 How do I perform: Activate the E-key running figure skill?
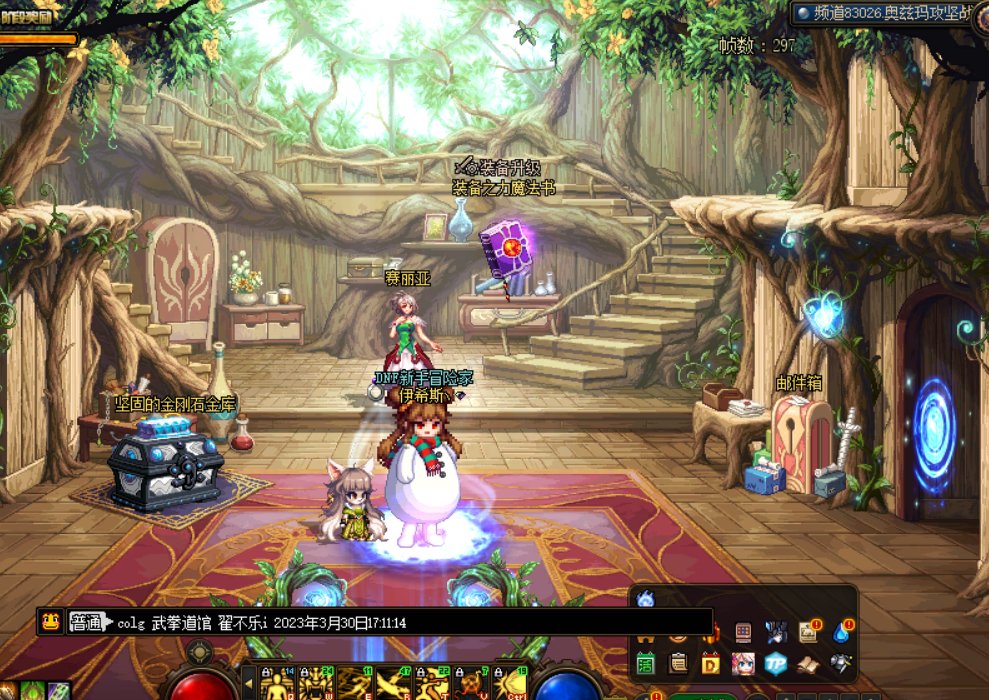(x=355, y=684)
